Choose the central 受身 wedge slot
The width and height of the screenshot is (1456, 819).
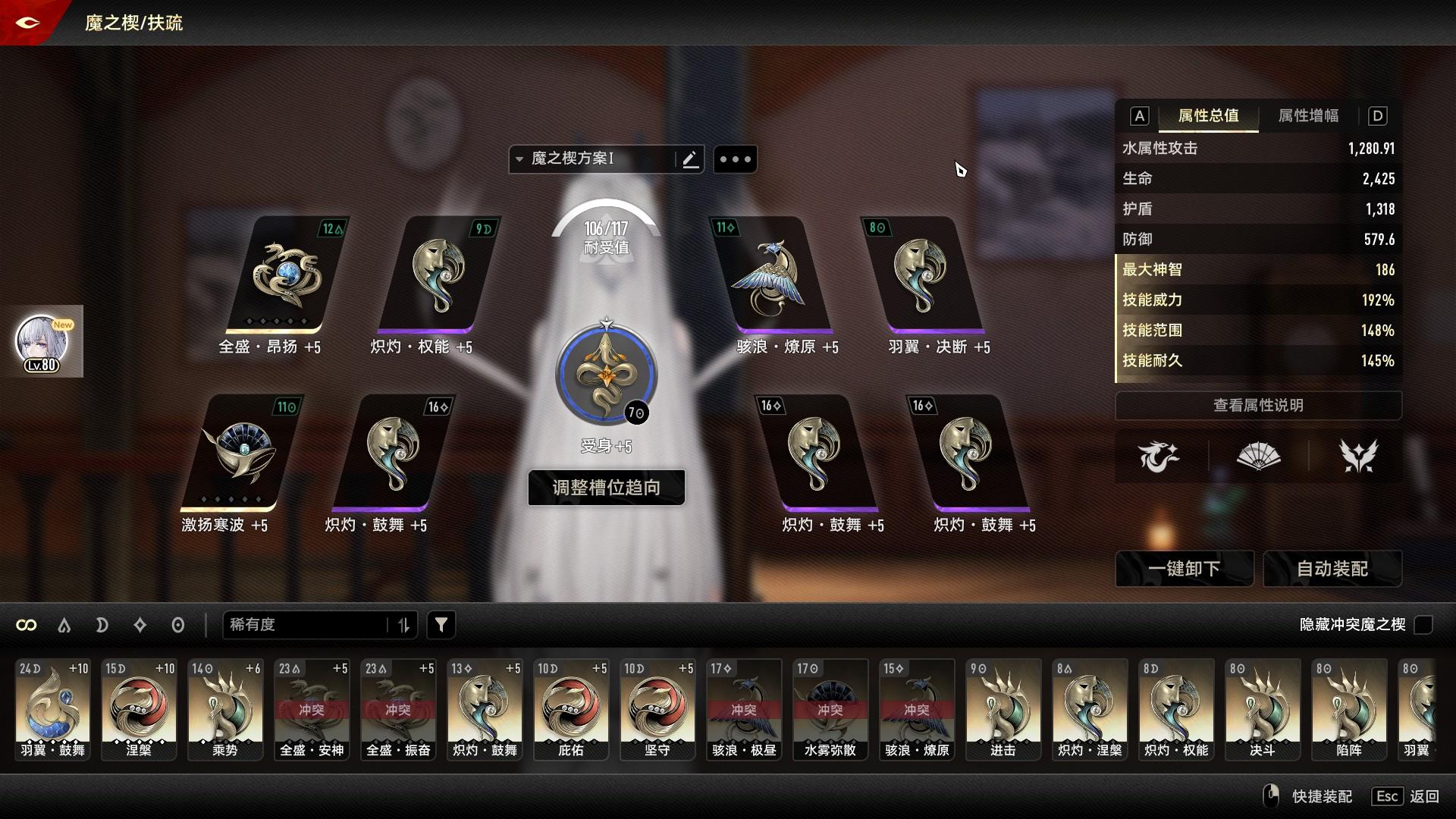coord(606,375)
